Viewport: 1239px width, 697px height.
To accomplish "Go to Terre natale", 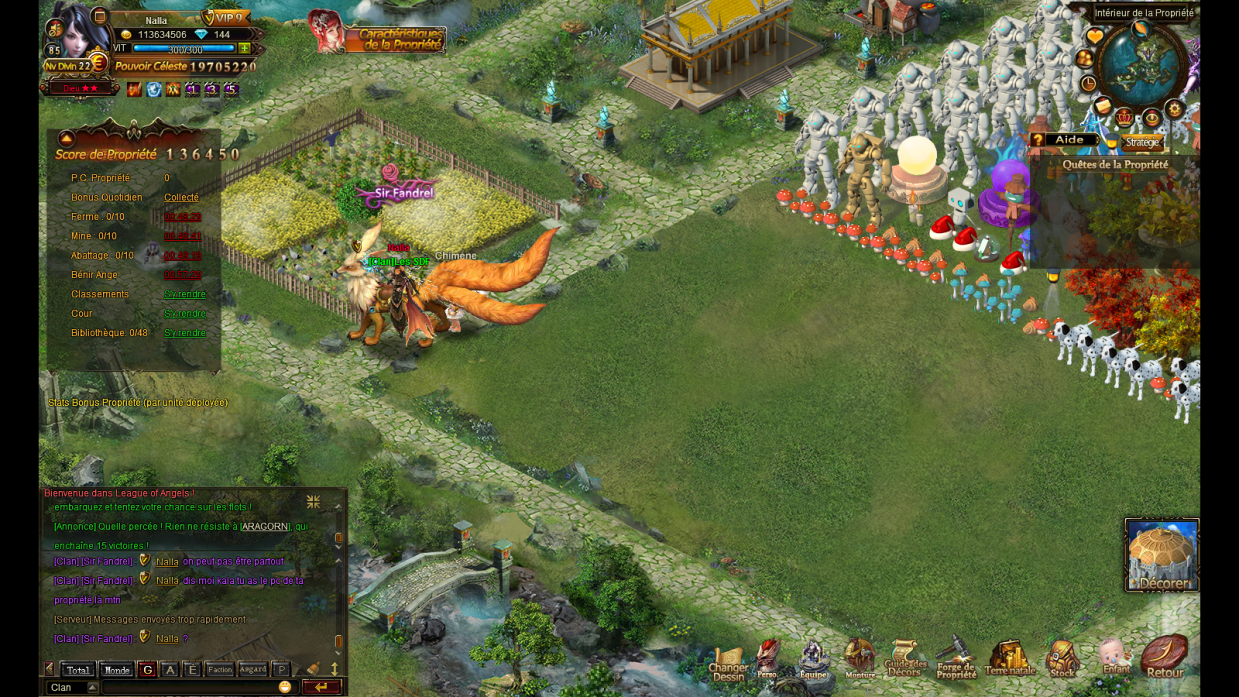I will [1009, 659].
